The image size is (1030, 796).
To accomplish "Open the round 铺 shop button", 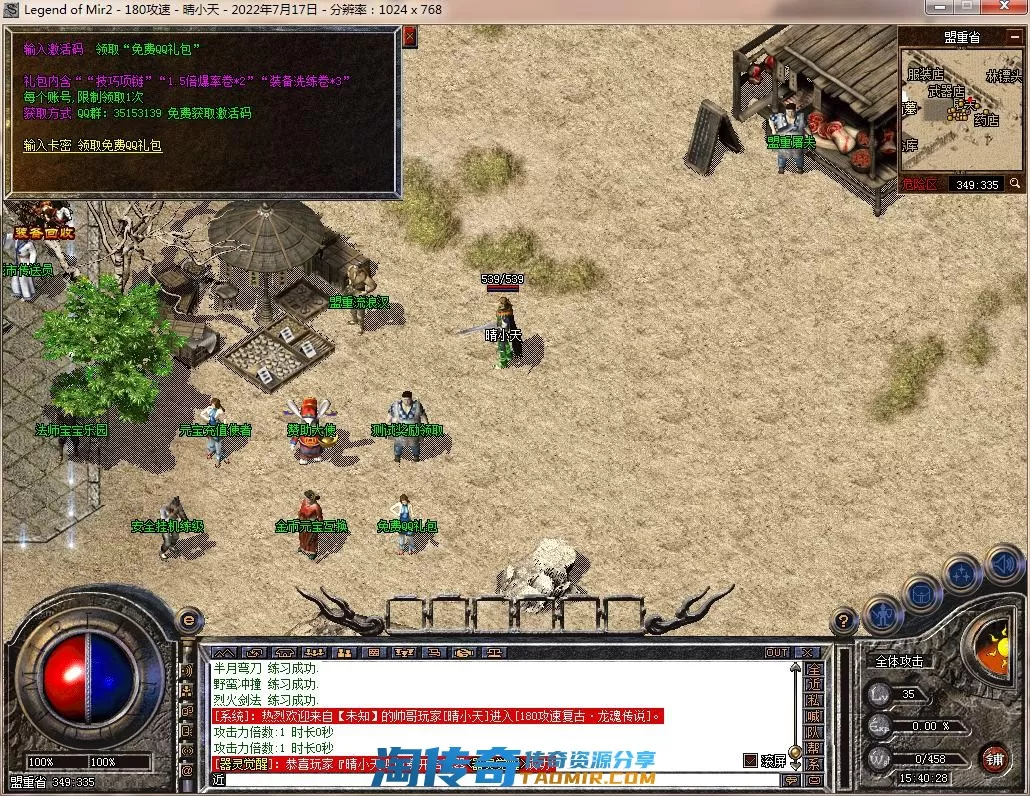I will coord(994,758).
